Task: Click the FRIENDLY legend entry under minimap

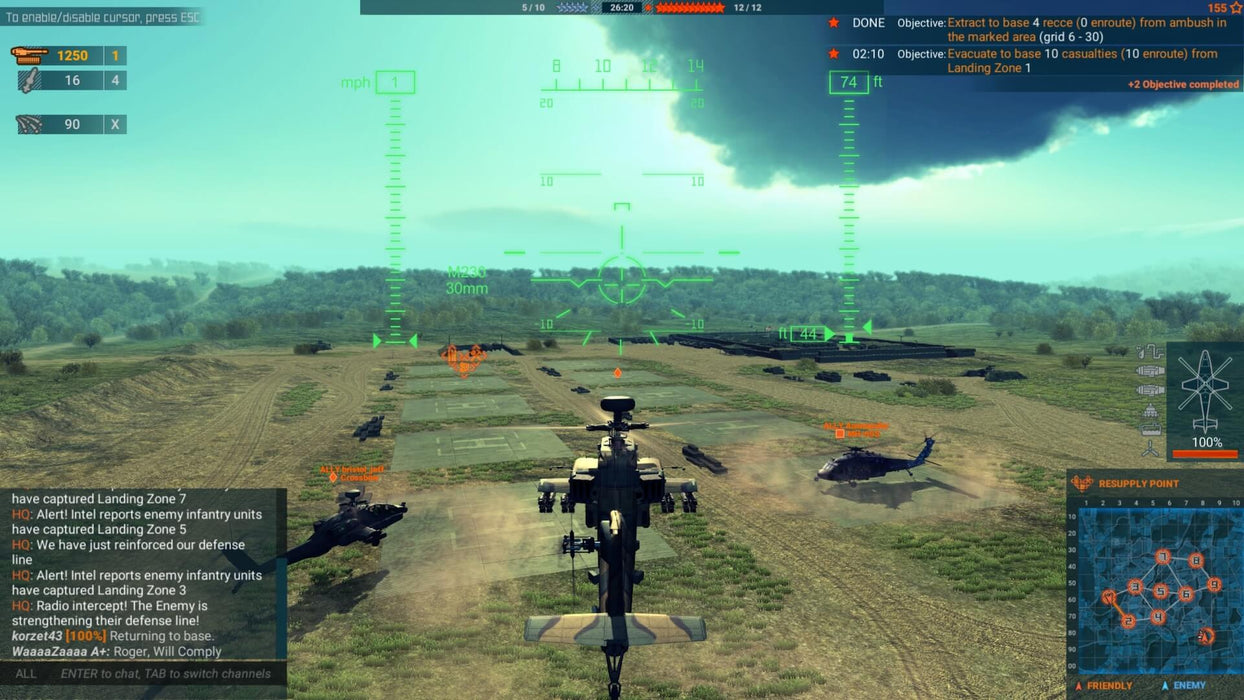Action: pos(1104,686)
